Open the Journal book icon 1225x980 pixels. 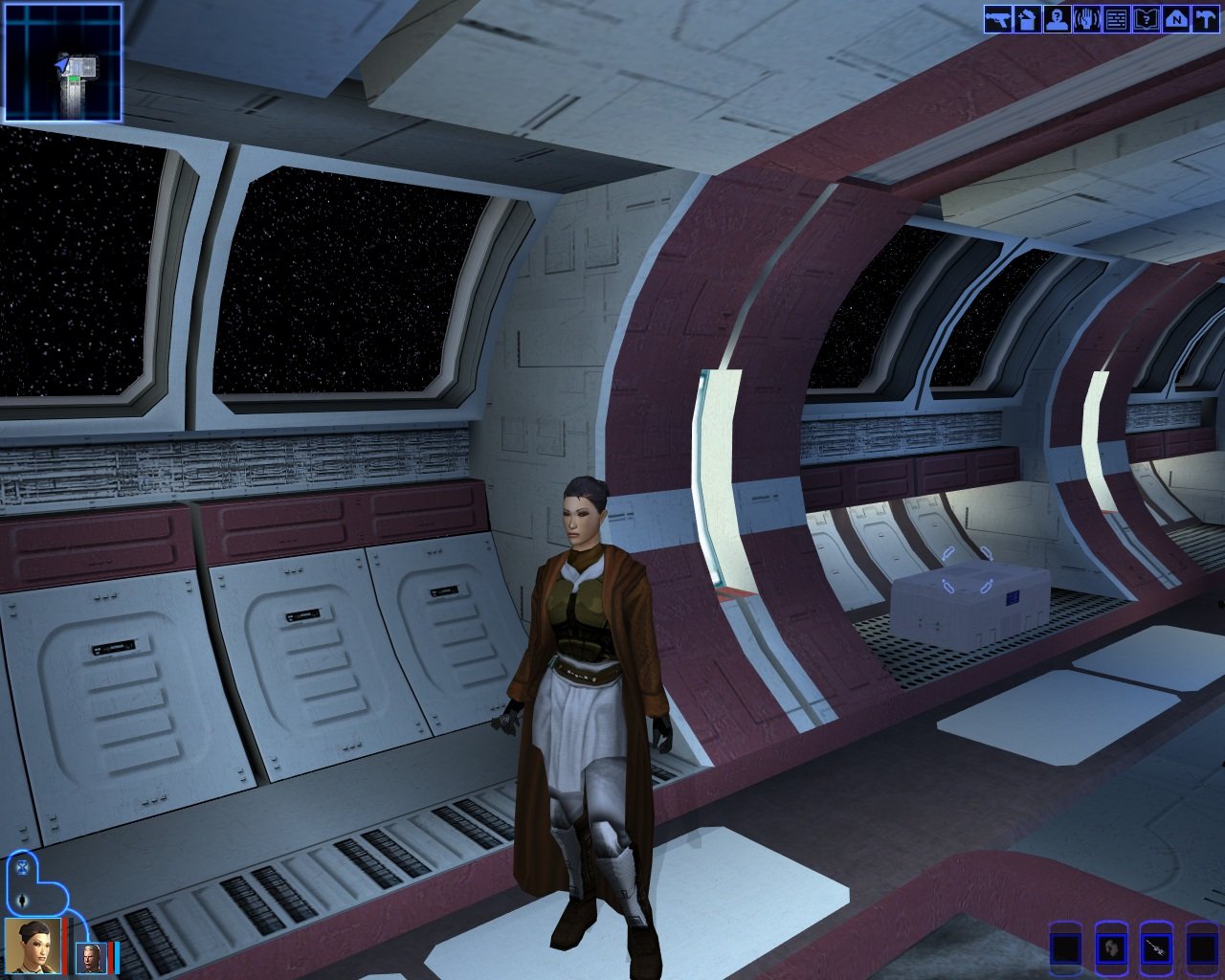pyautogui.click(x=1147, y=19)
